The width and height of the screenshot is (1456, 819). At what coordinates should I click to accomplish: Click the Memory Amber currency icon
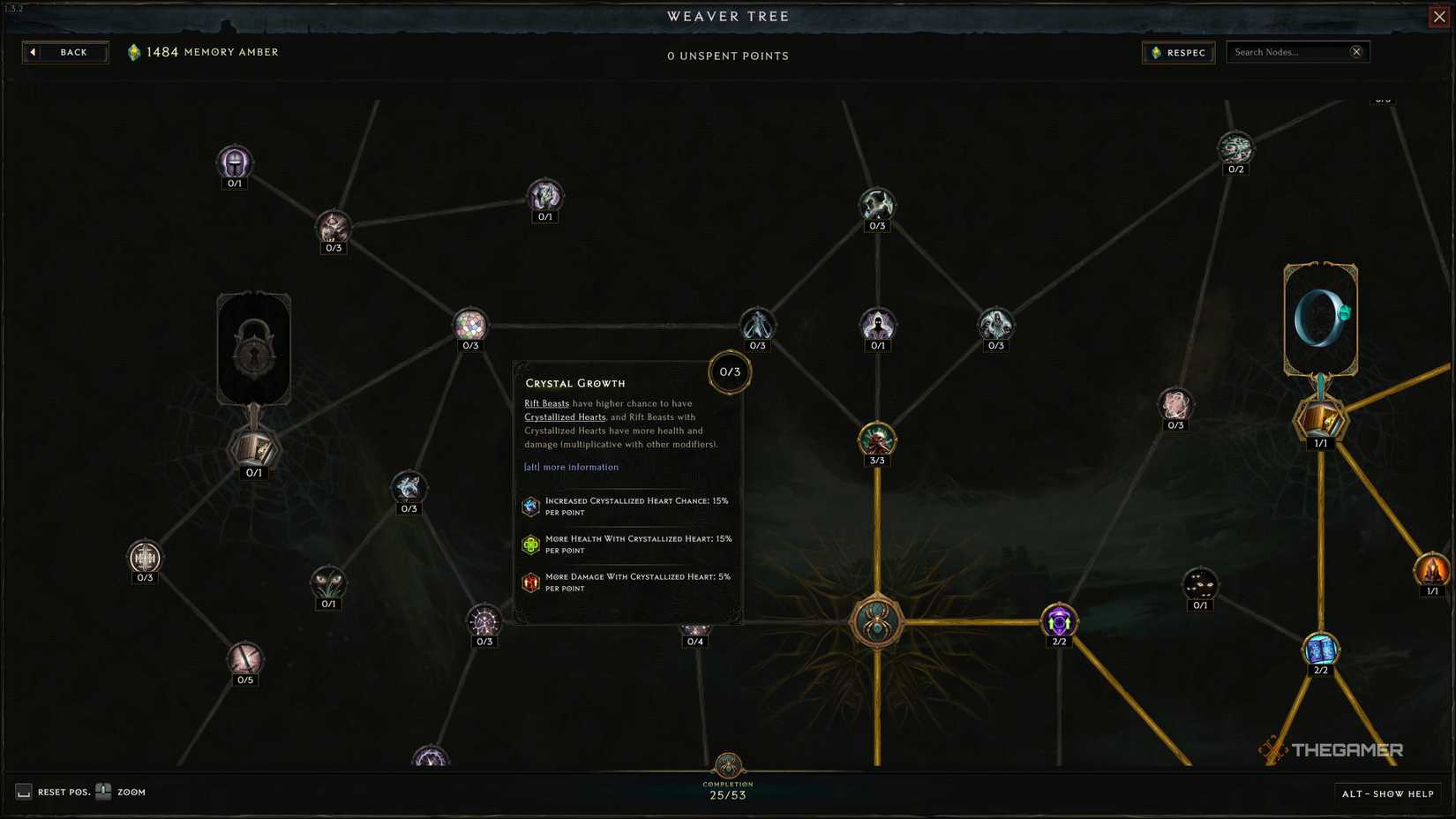pos(135,51)
